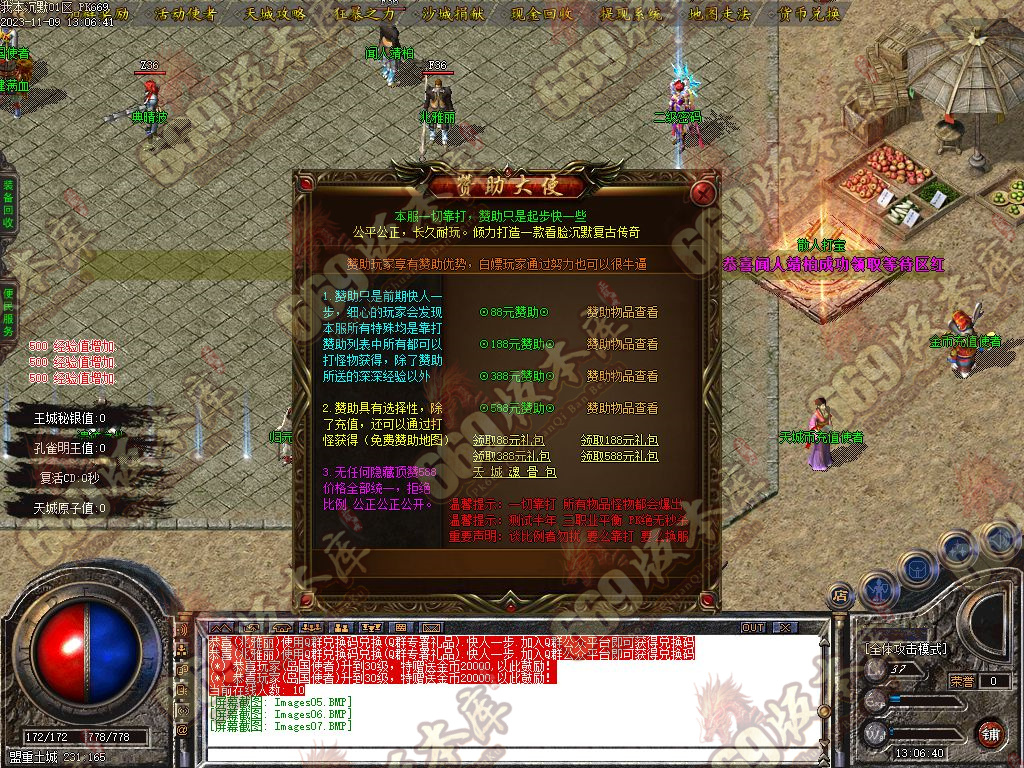The width and height of the screenshot is (1024, 768).
Task: Claim the 领取388元礼包 gift pack
Action: (x=509, y=456)
